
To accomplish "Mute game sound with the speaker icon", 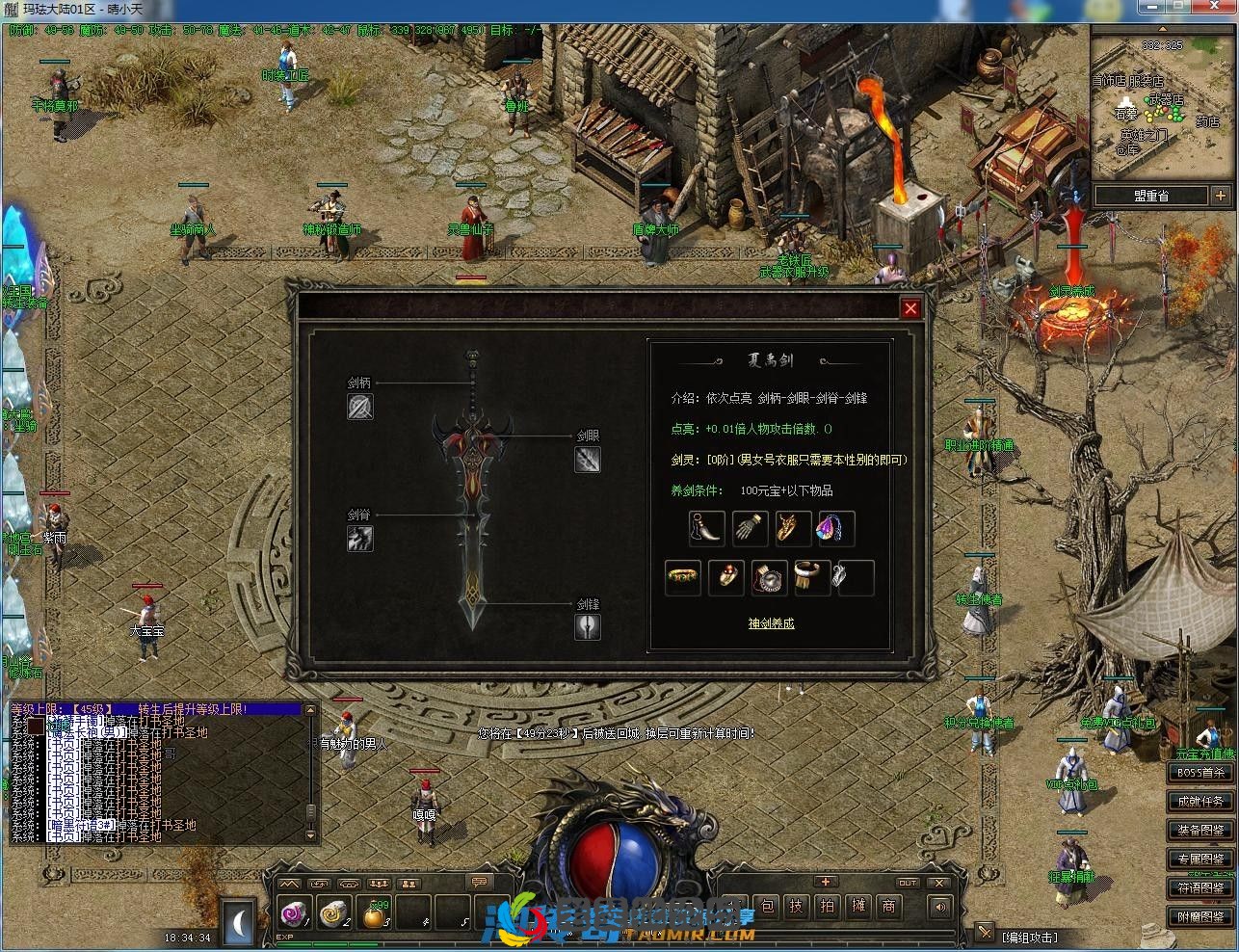I will point(939,907).
